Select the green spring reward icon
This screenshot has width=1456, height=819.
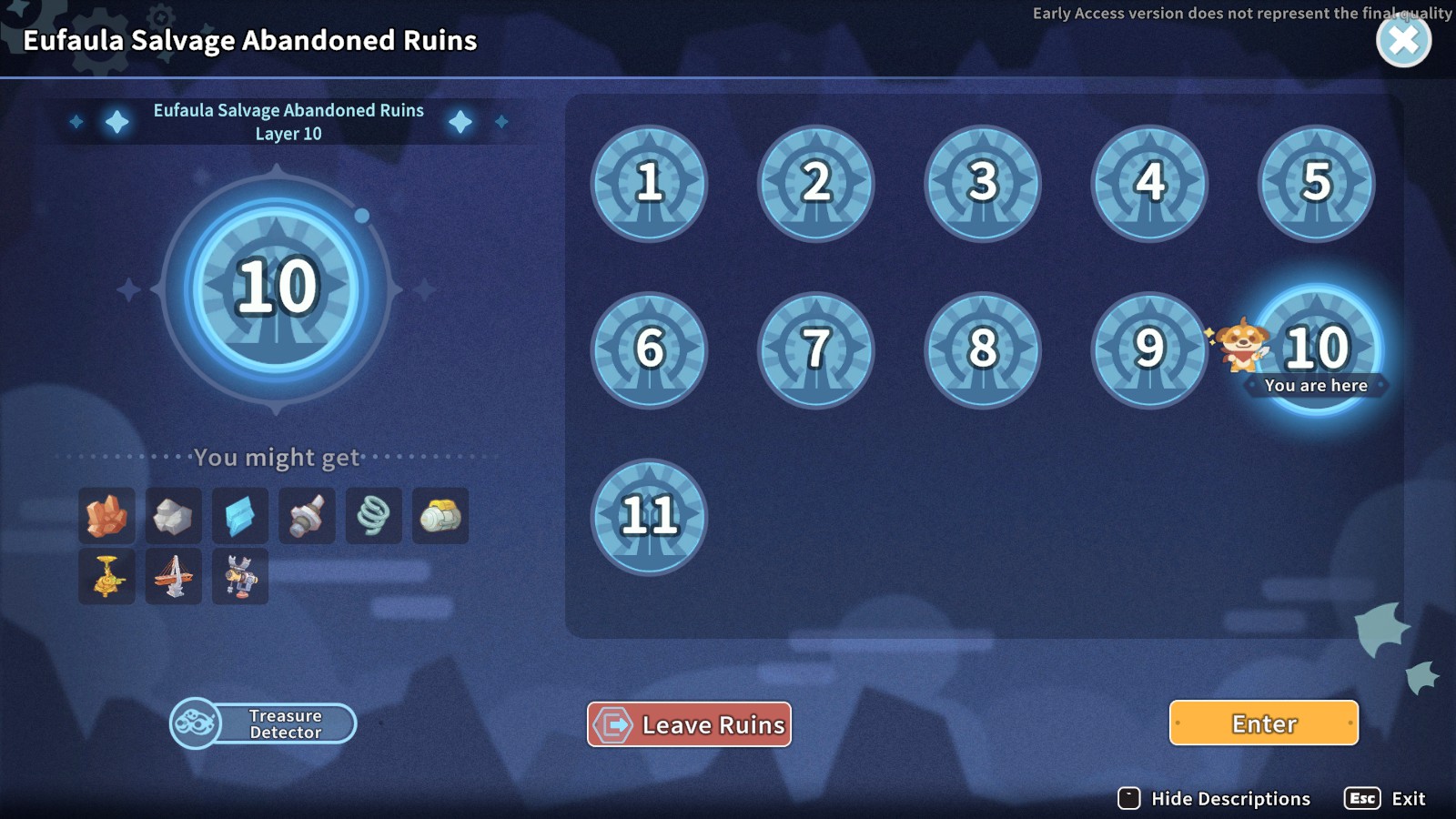[x=374, y=516]
